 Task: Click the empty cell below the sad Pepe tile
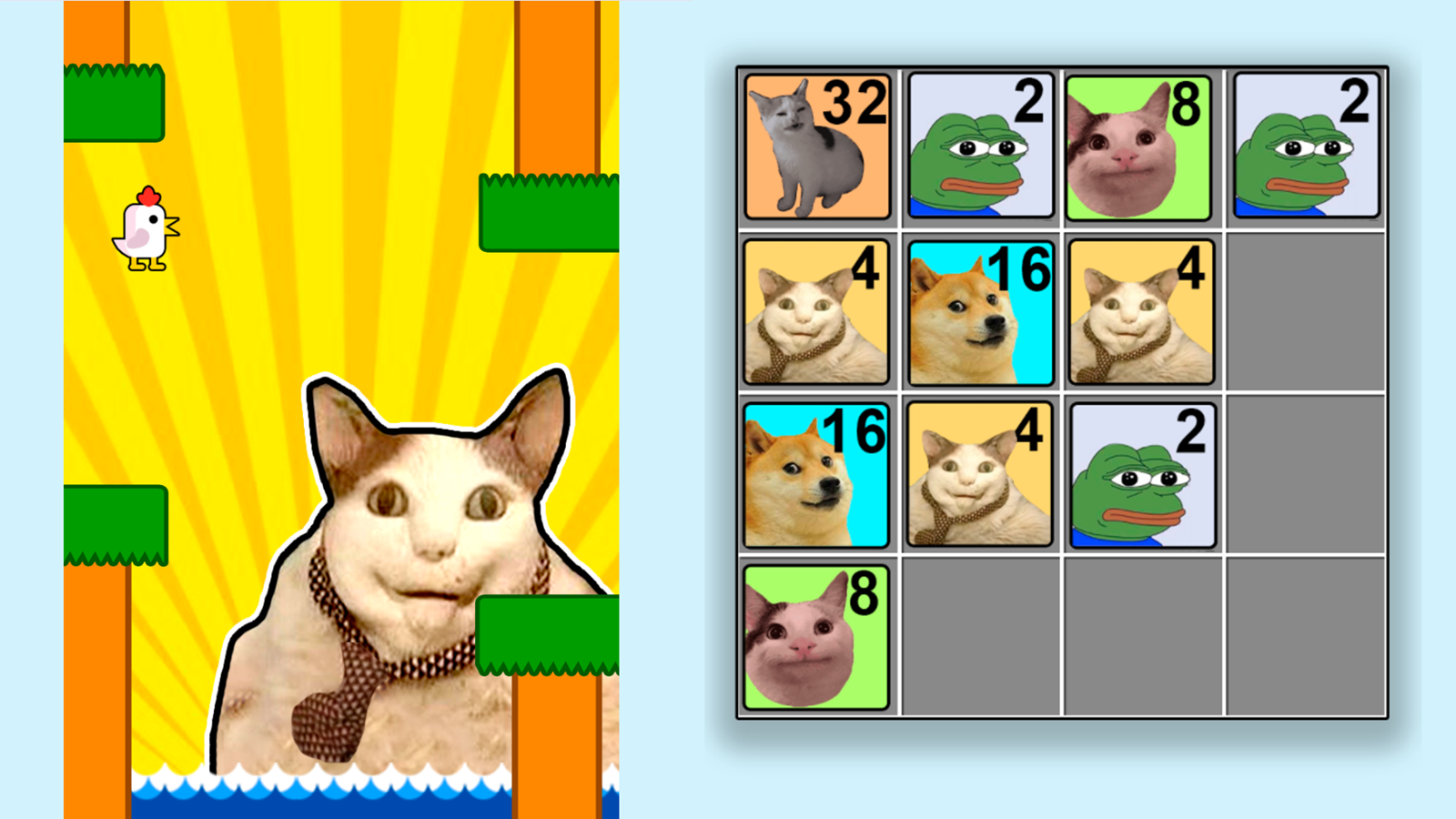click(x=1142, y=637)
